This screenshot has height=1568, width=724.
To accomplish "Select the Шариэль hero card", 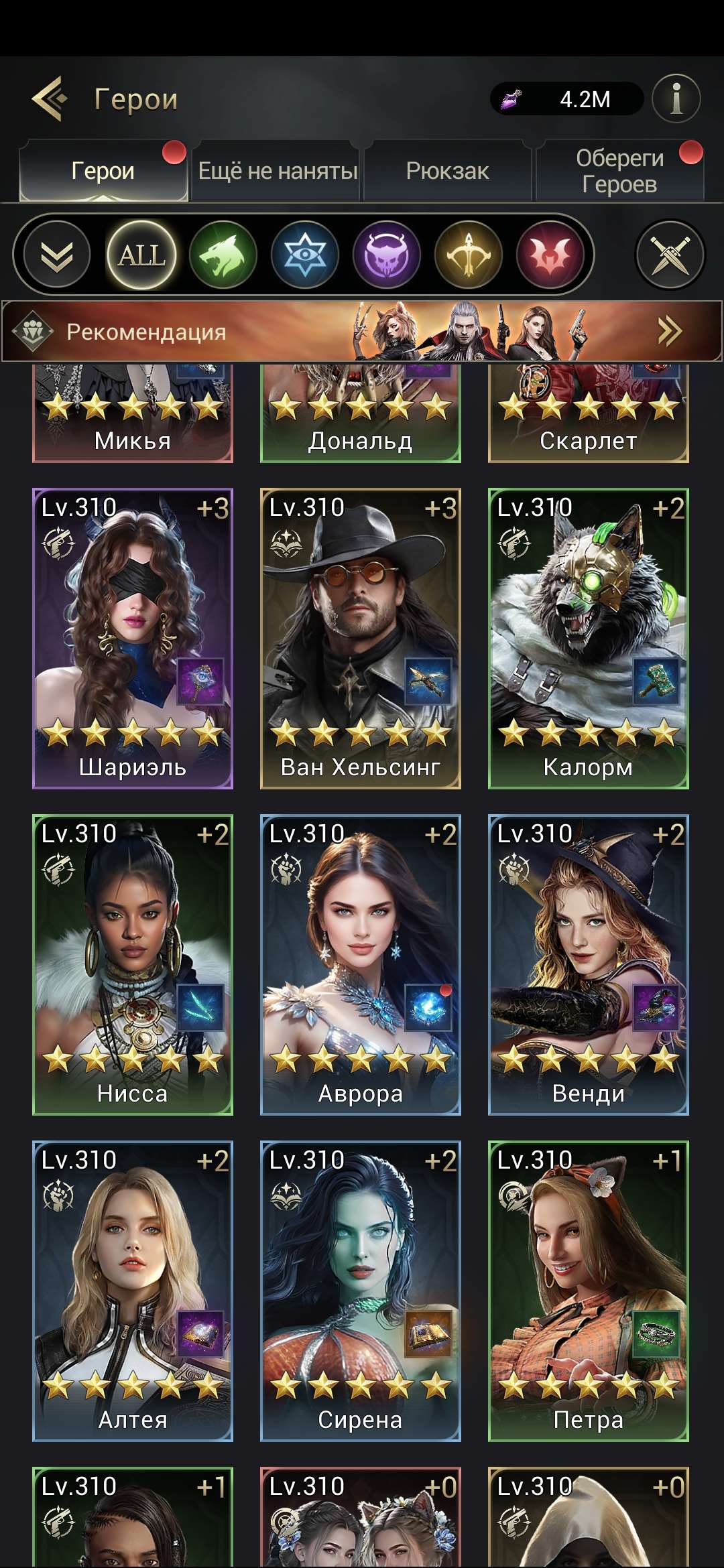I will tap(133, 639).
